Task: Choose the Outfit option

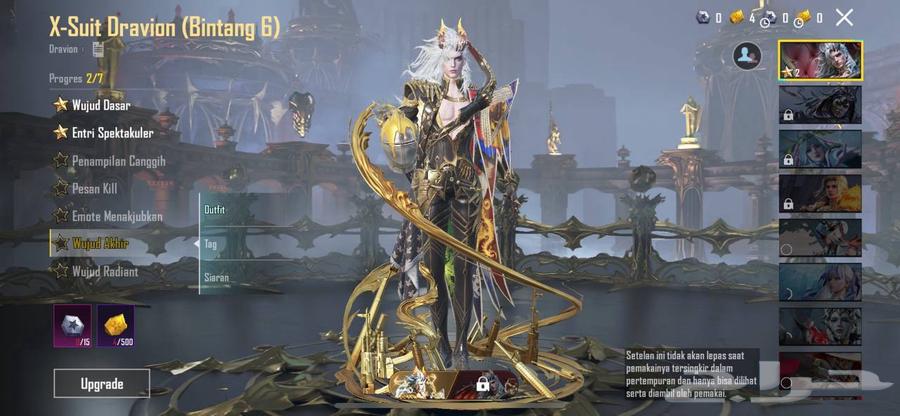Action: coord(215,210)
